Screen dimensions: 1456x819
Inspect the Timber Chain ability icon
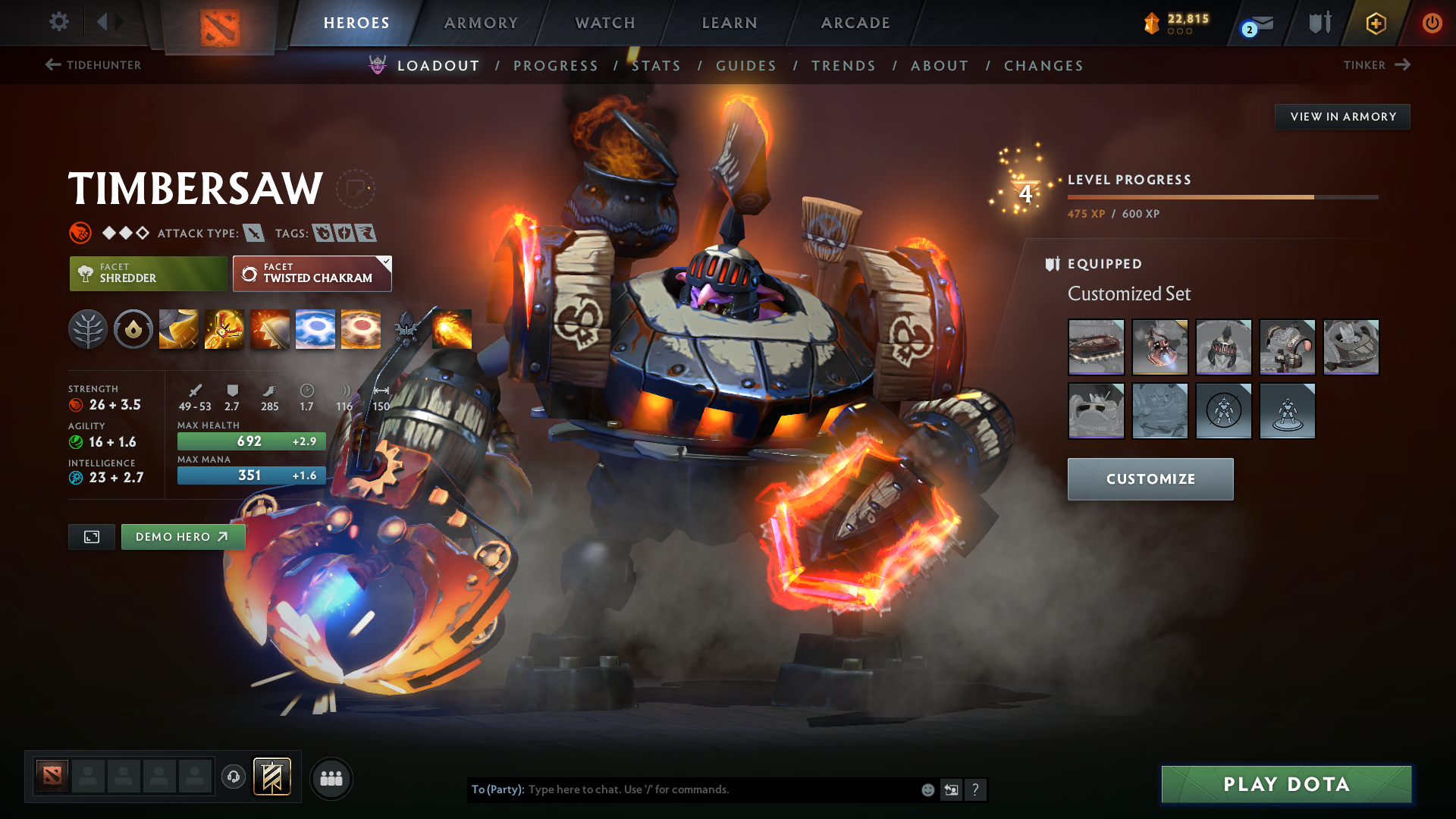[223, 328]
